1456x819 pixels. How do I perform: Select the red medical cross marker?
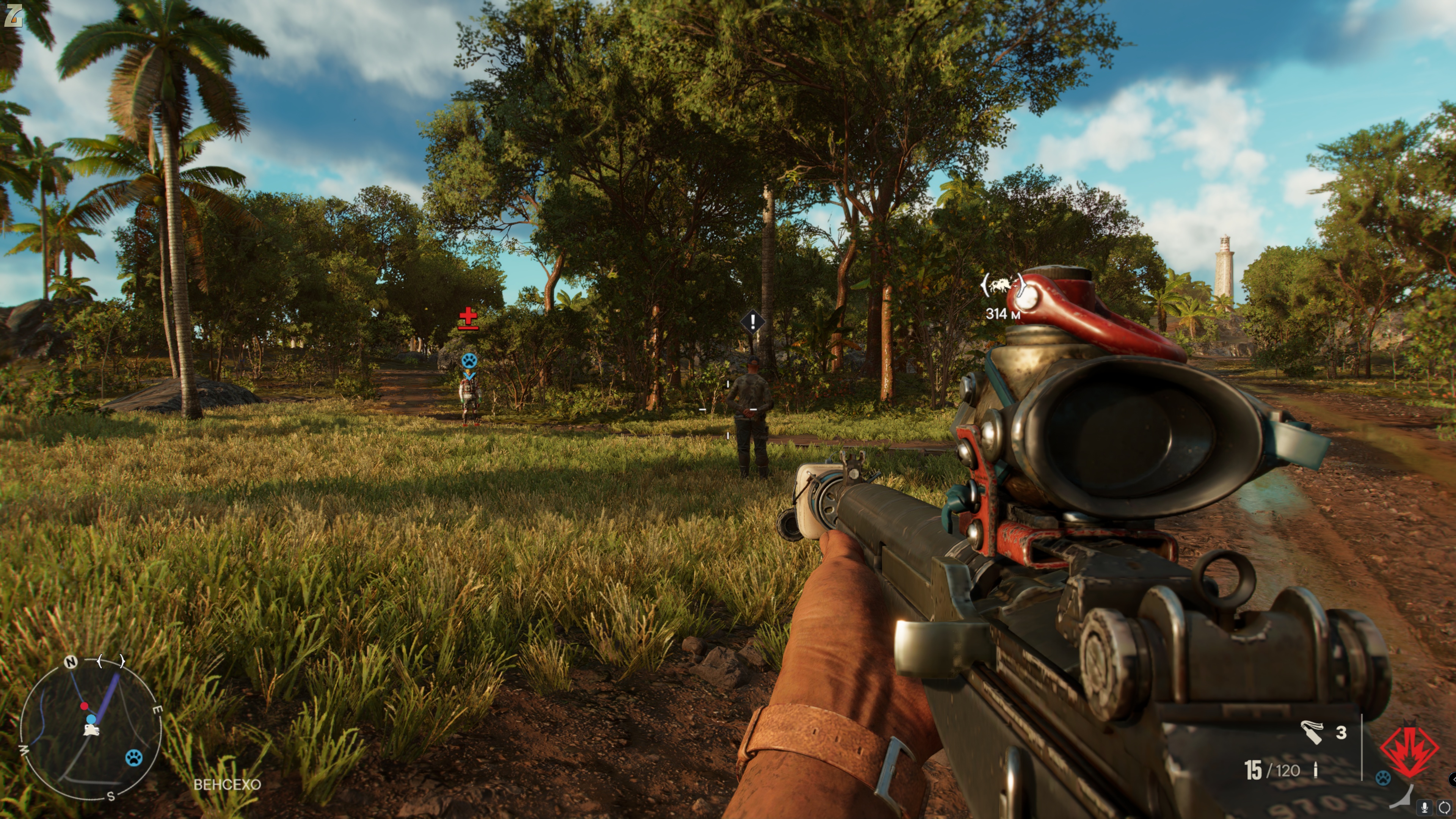click(x=468, y=319)
